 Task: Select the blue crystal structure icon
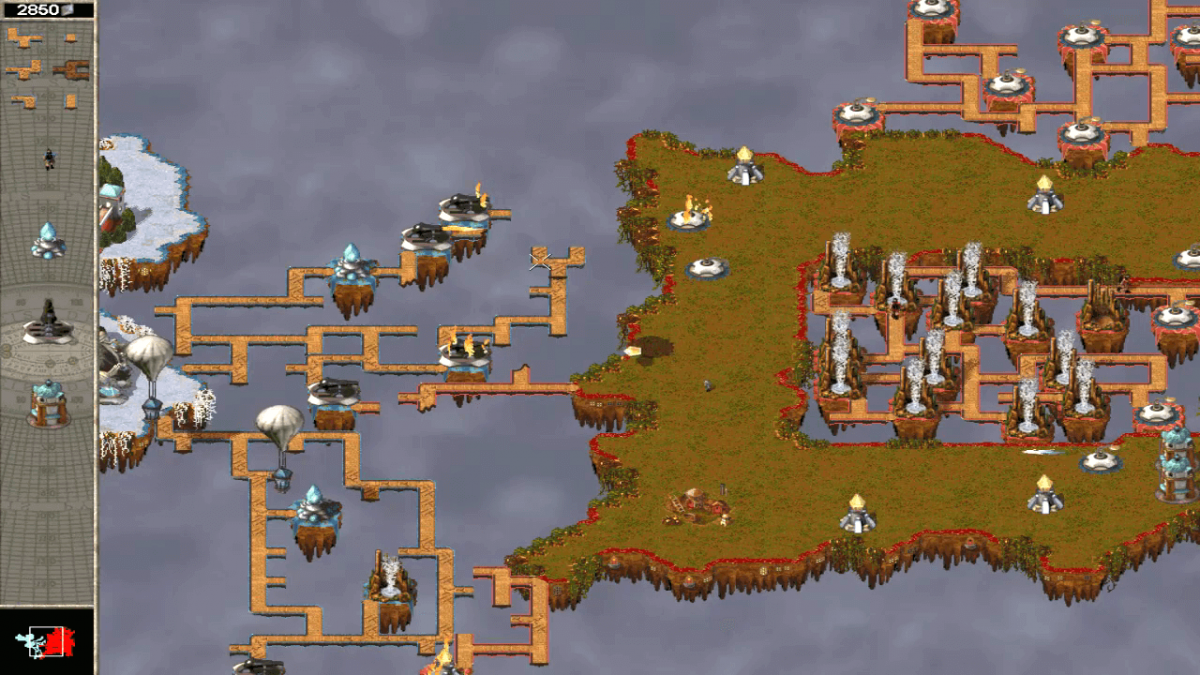click(48, 240)
